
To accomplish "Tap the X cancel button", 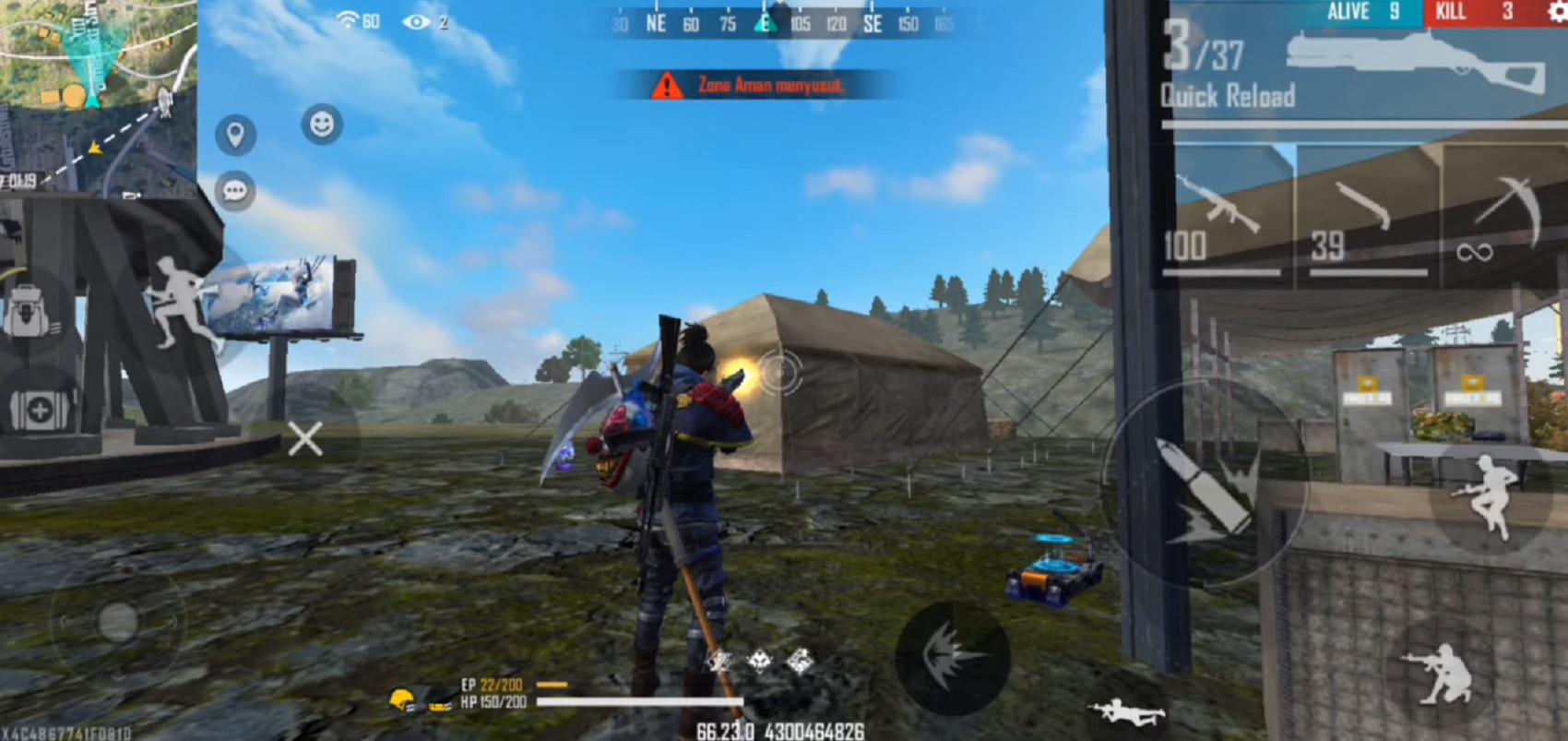I will coord(304,440).
